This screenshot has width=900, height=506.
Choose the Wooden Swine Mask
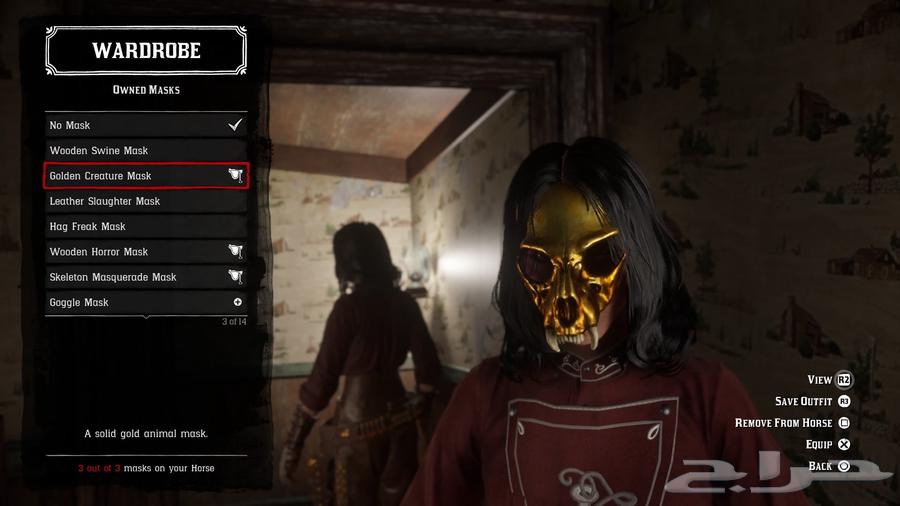coord(146,151)
